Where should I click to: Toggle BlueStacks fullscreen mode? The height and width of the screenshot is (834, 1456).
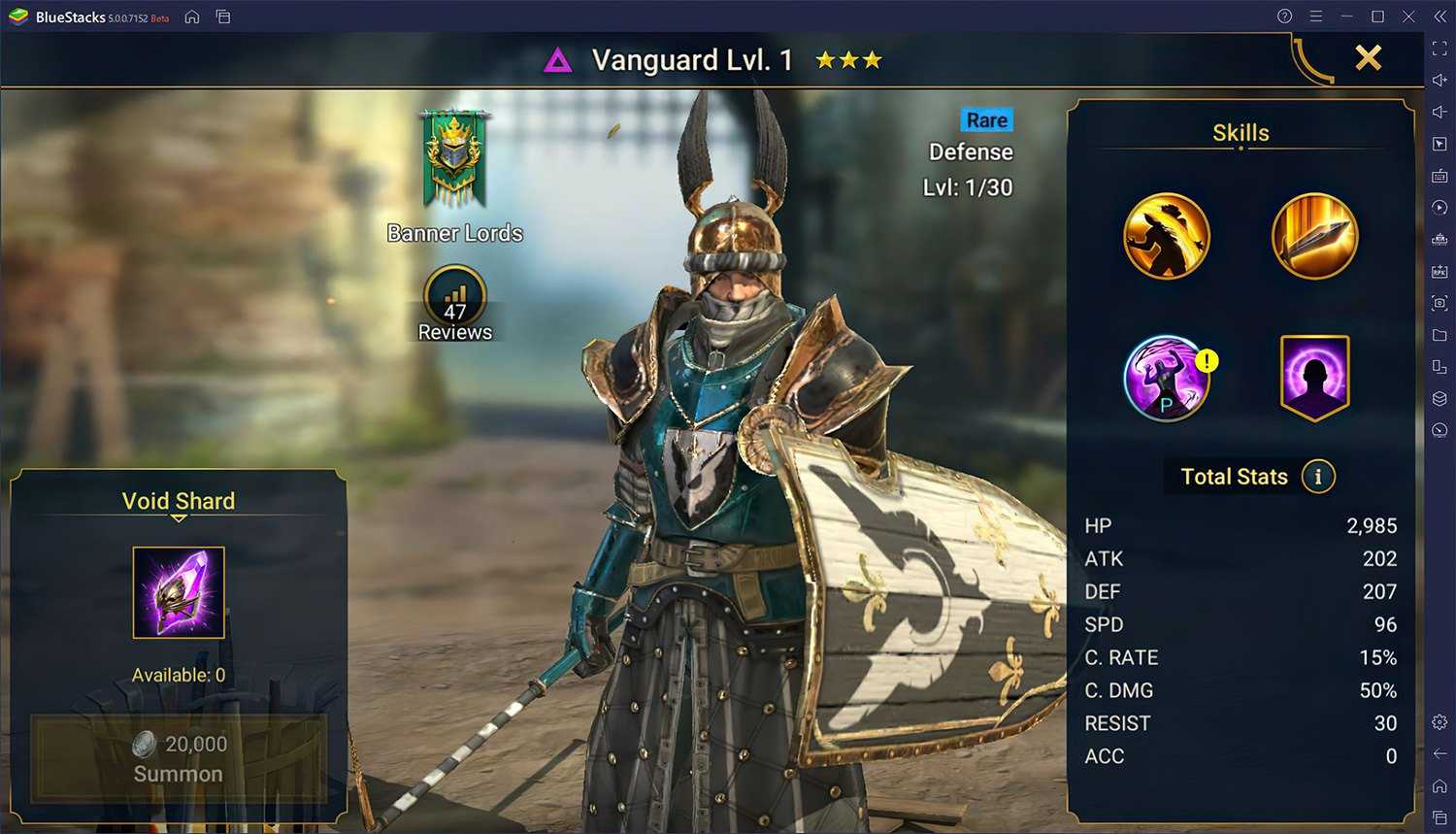click(x=1439, y=49)
